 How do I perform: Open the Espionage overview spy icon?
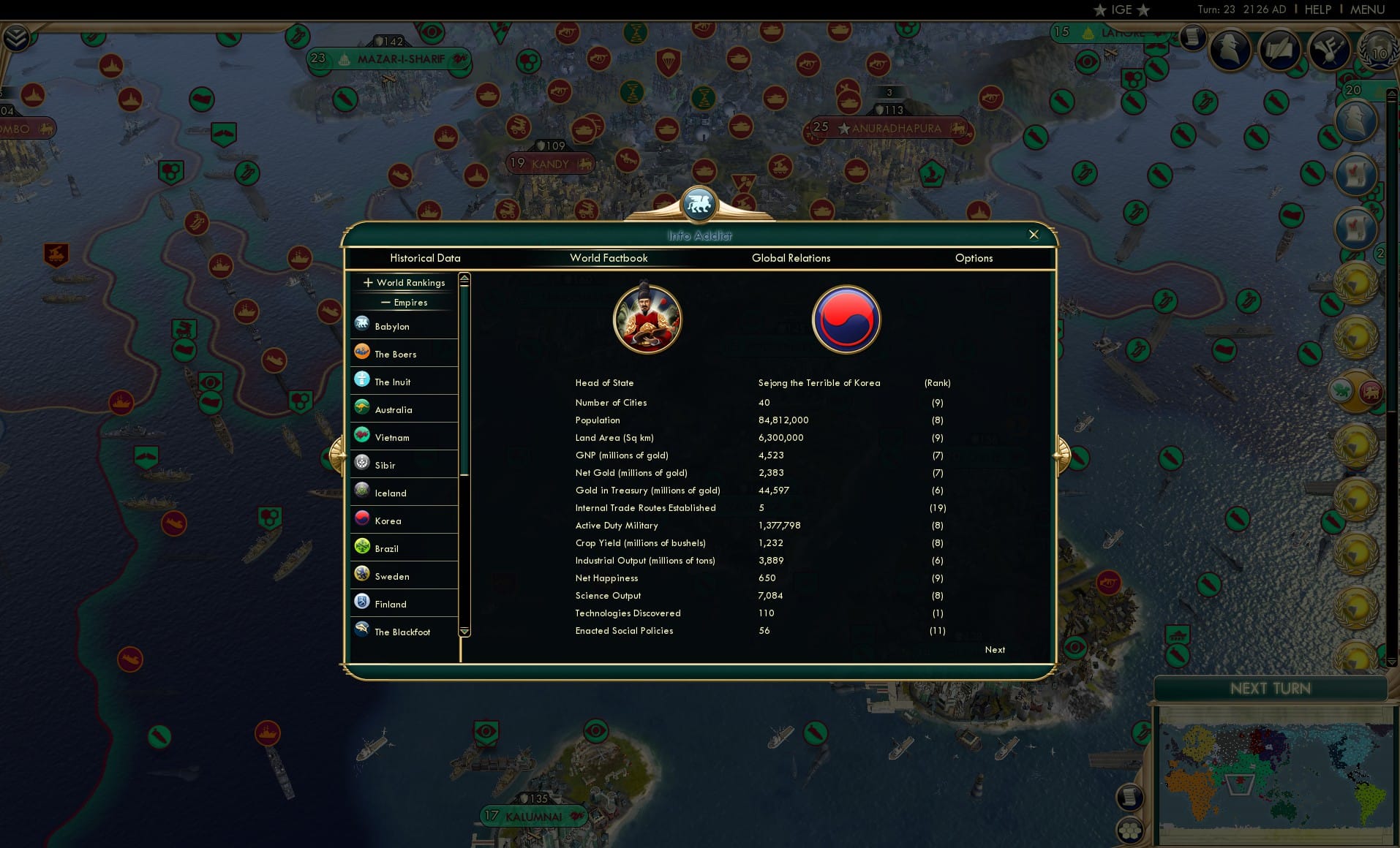(1230, 48)
